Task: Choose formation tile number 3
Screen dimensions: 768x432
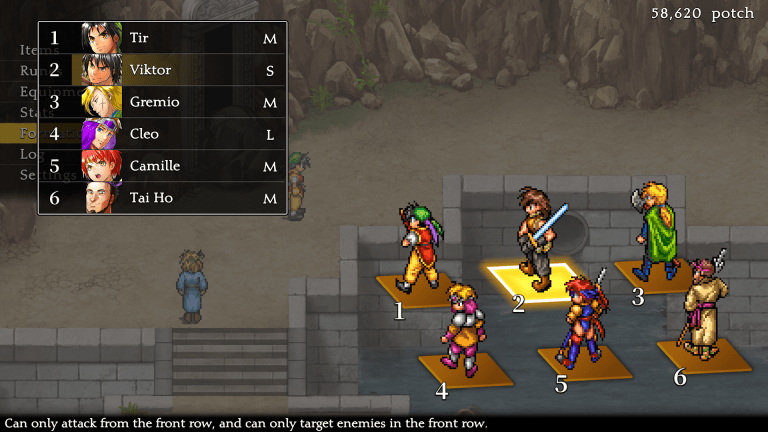Action: pyautogui.click(x=652, y=273)
